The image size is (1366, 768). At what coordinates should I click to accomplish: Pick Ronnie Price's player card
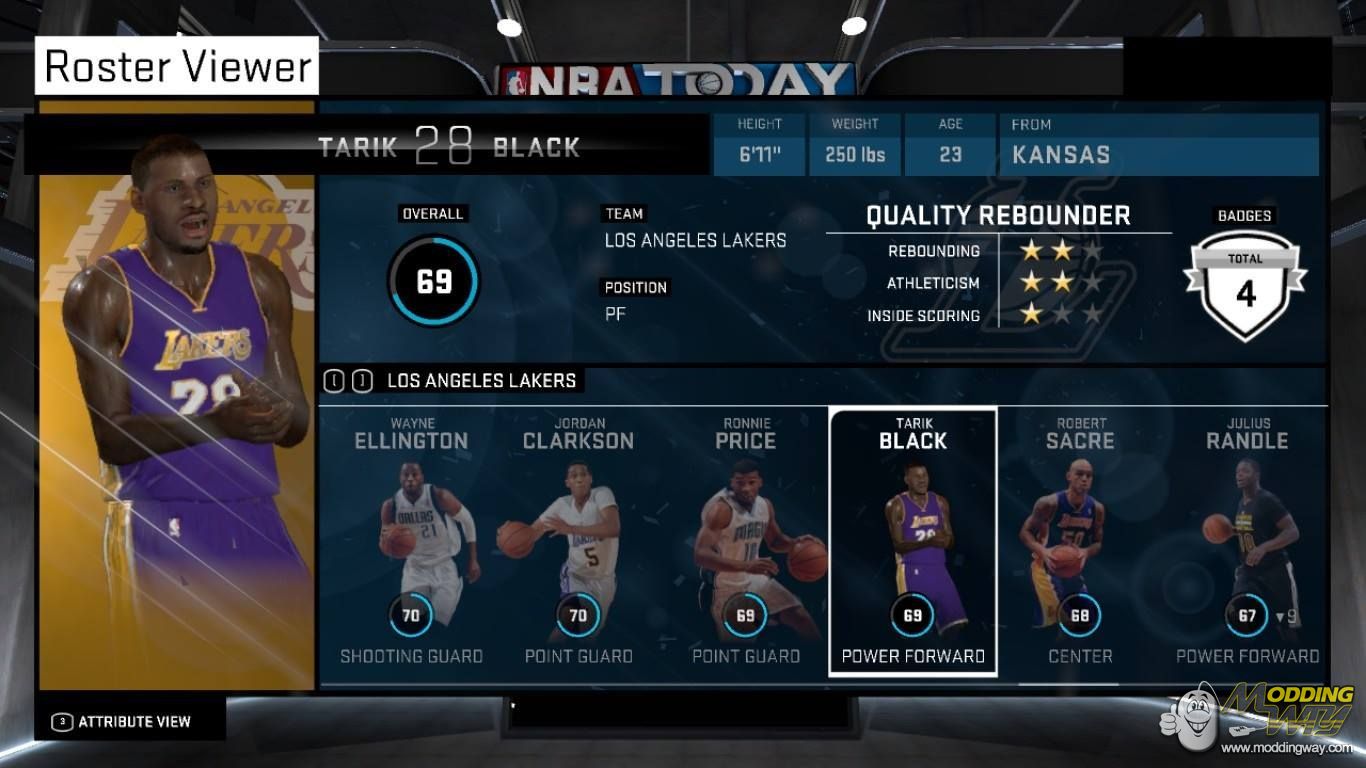[746, 540]
